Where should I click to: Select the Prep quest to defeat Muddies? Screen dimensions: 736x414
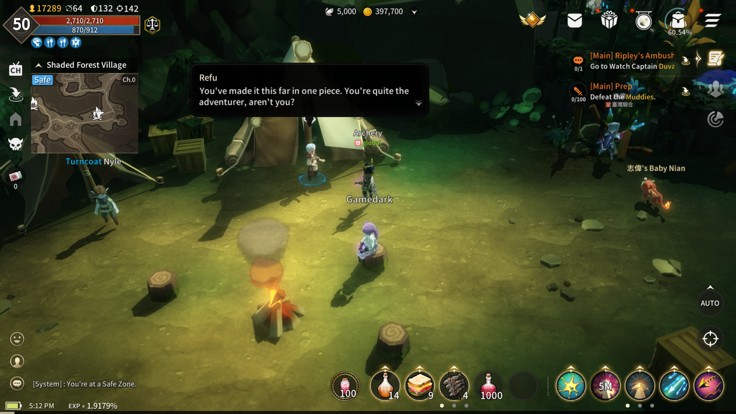pos(630,92)
